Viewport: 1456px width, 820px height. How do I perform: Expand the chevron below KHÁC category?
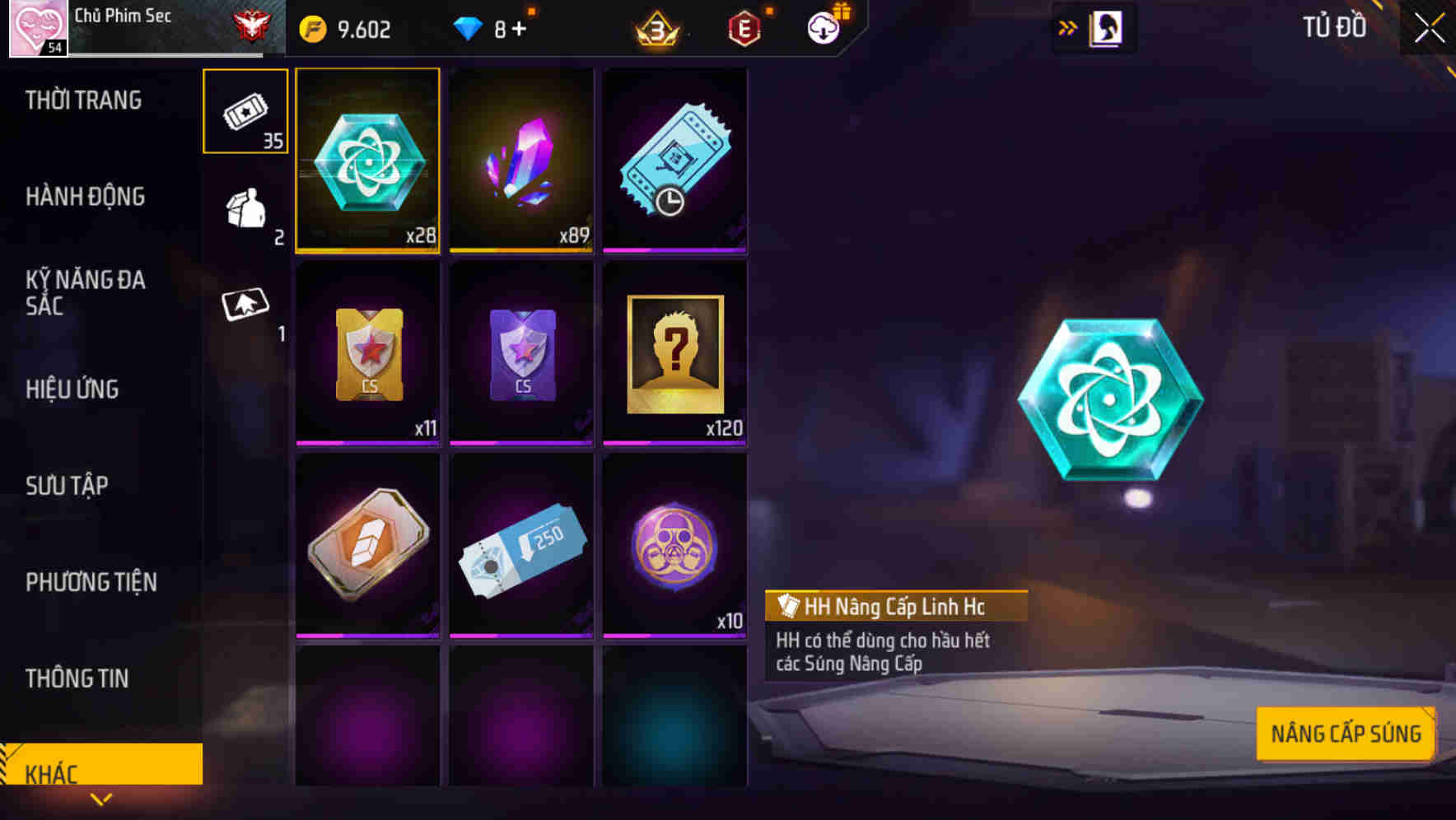[101, 800]
